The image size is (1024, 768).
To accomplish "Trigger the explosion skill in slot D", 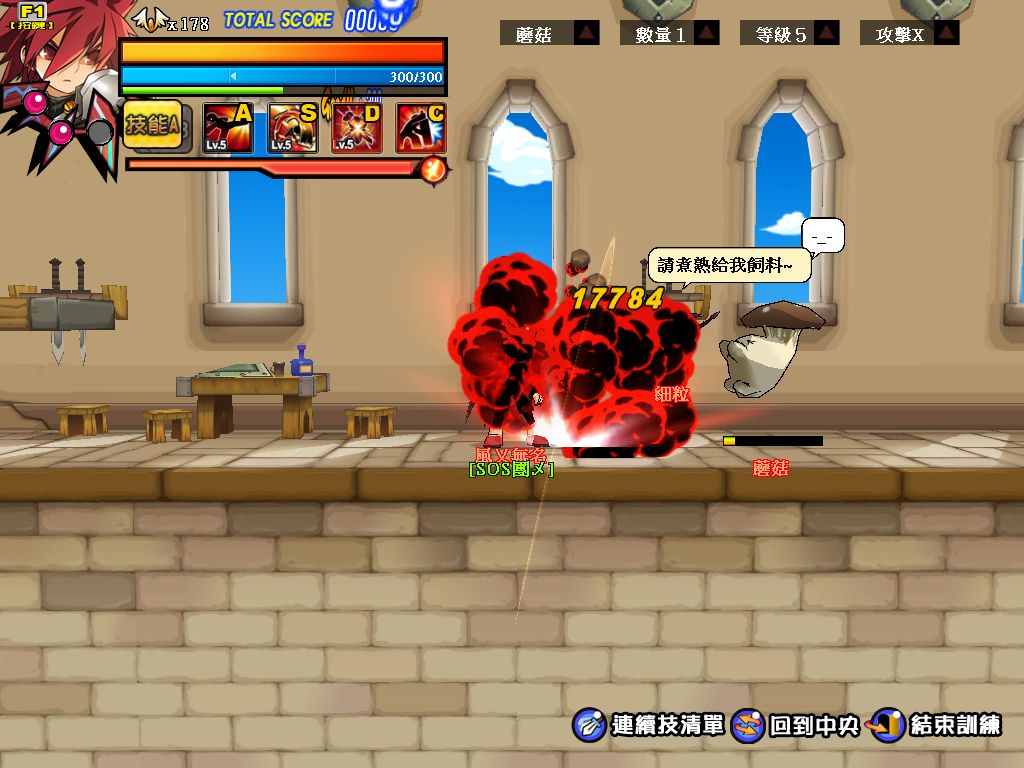I will tap(357, 129).
